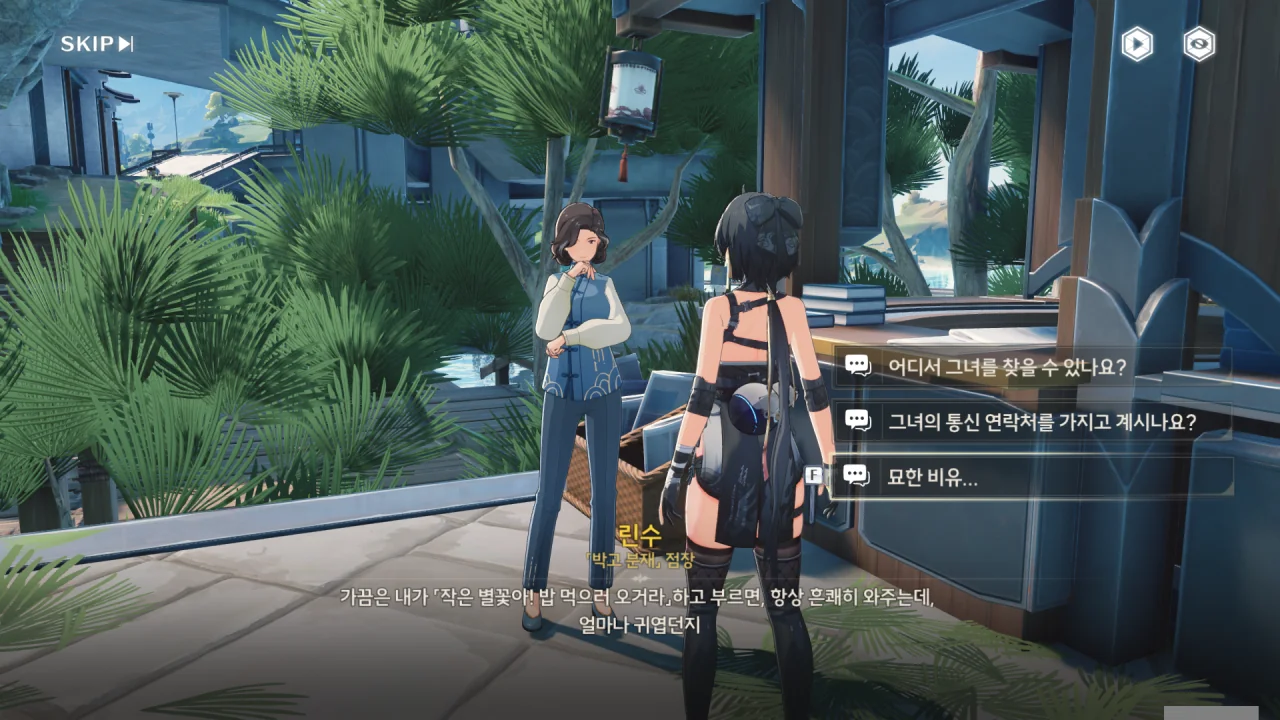Skip the cutscene with SKIP button
Viewport: 1280px width, 720px height.
coord(97,44)
